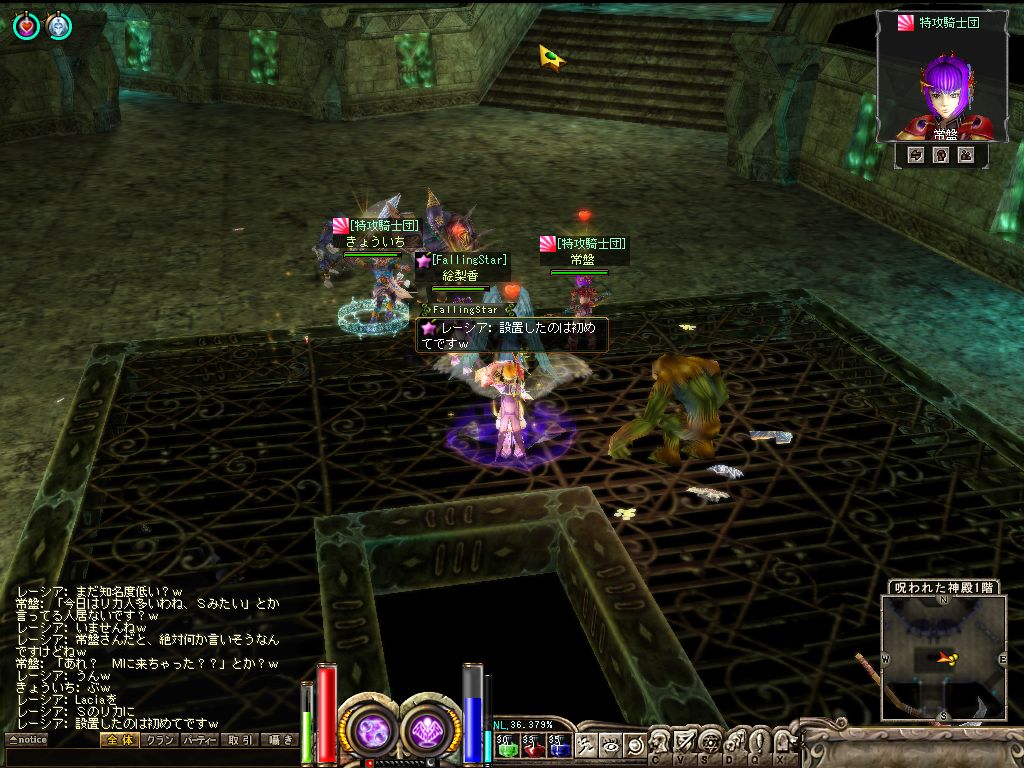Switch to the 取引 chat tab
1024x768 pixels.
(x=240, y=740)
